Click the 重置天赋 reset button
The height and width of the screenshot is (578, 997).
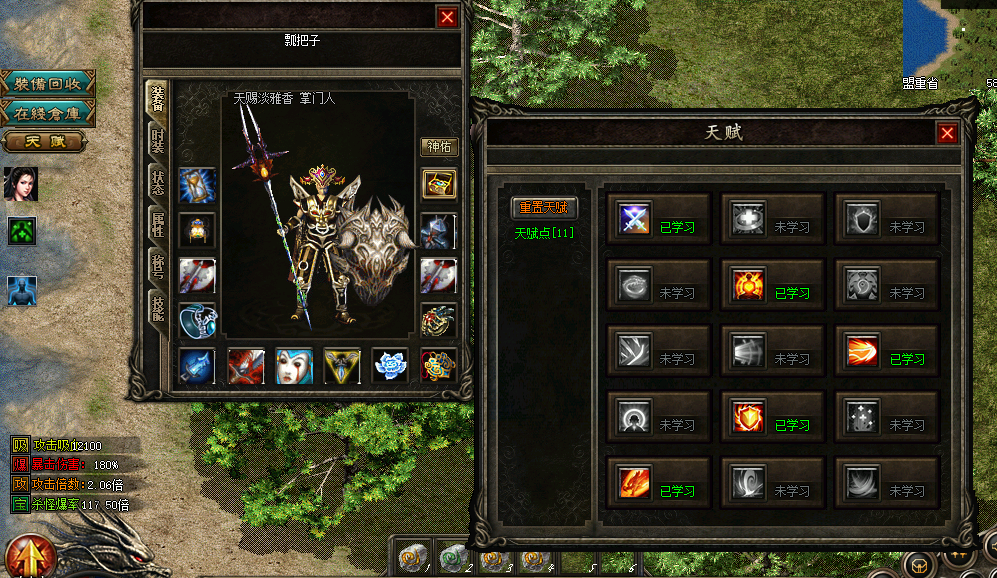[x=542, y=208]
